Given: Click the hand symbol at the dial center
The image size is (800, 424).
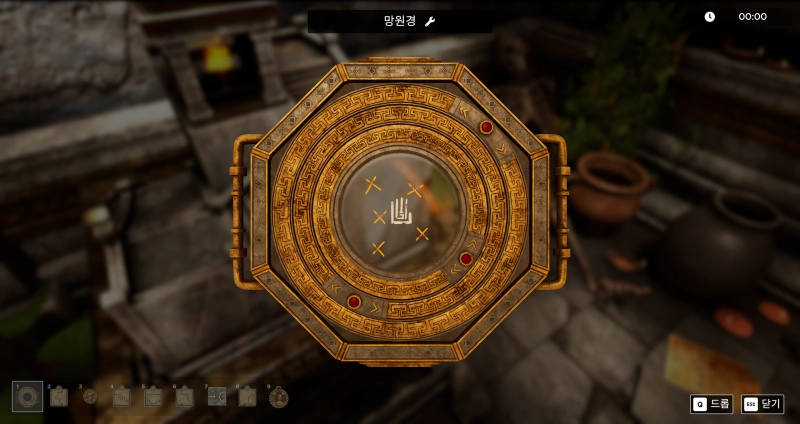Looking at the screenshot, I should pyautogui.click(x=400, y=211).
